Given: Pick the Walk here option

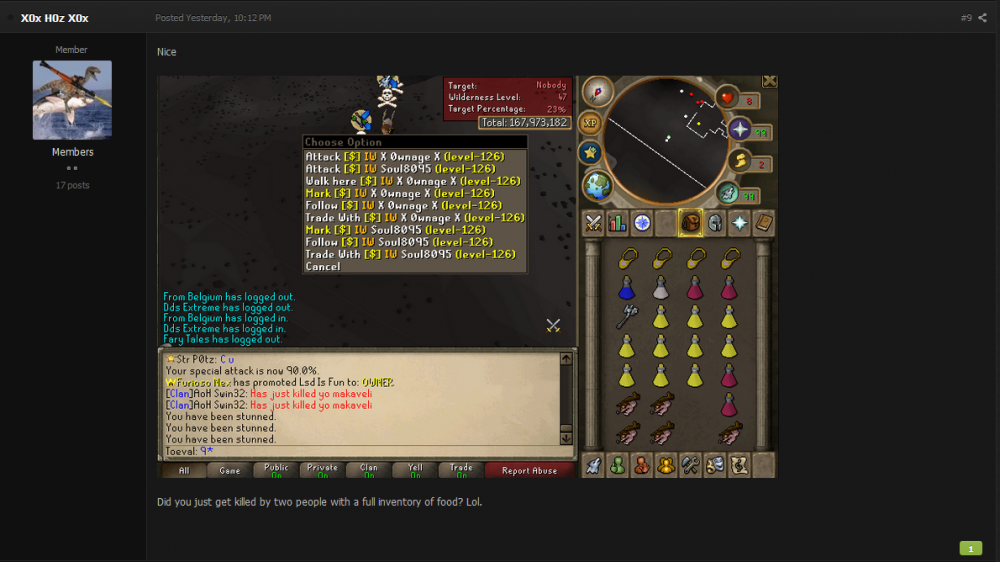Looking at the screenshot, I should click(412, 181).
